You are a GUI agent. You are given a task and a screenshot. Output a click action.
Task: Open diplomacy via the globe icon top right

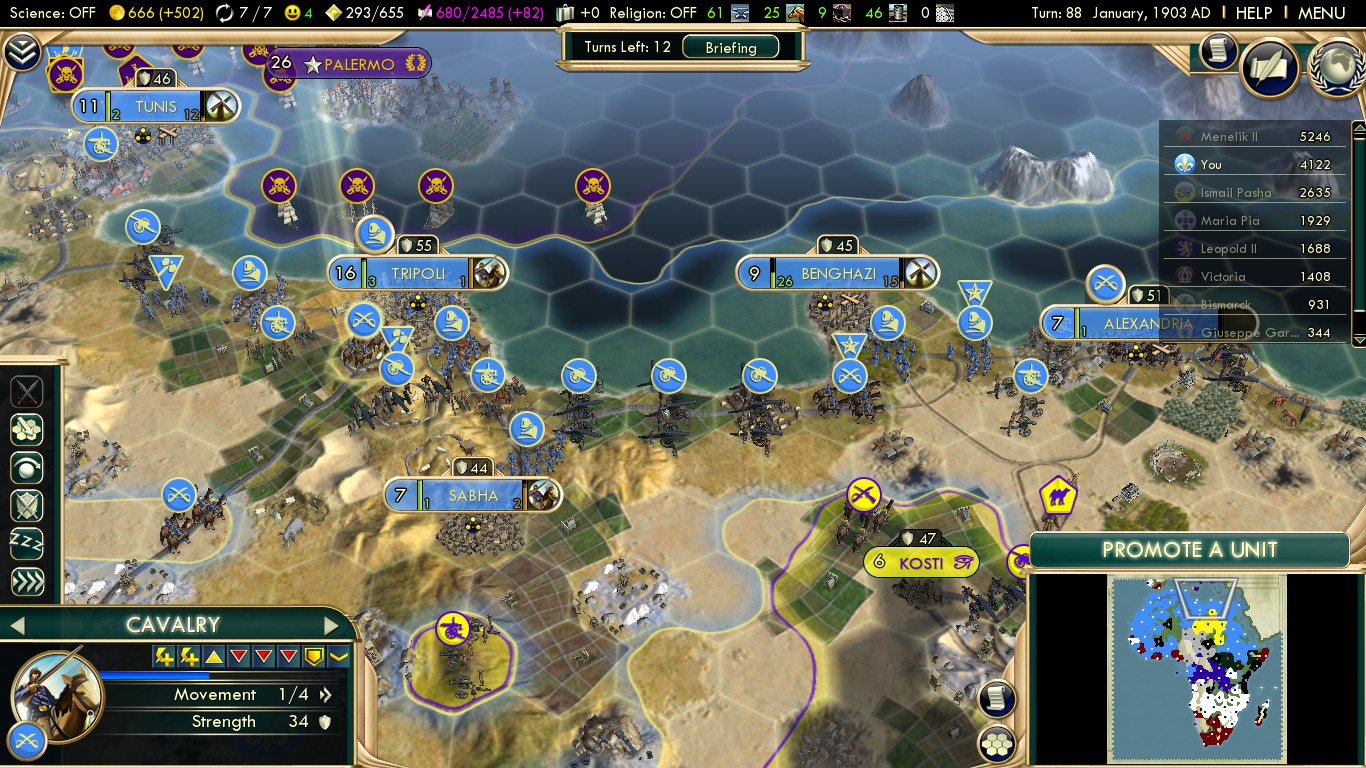[x=1336, y=70]
